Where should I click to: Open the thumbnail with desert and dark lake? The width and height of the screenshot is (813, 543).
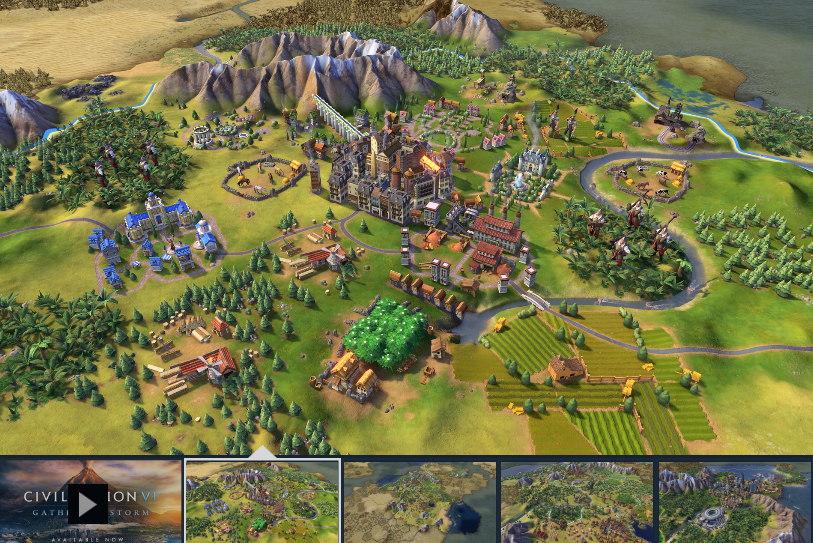pos(419,501)
